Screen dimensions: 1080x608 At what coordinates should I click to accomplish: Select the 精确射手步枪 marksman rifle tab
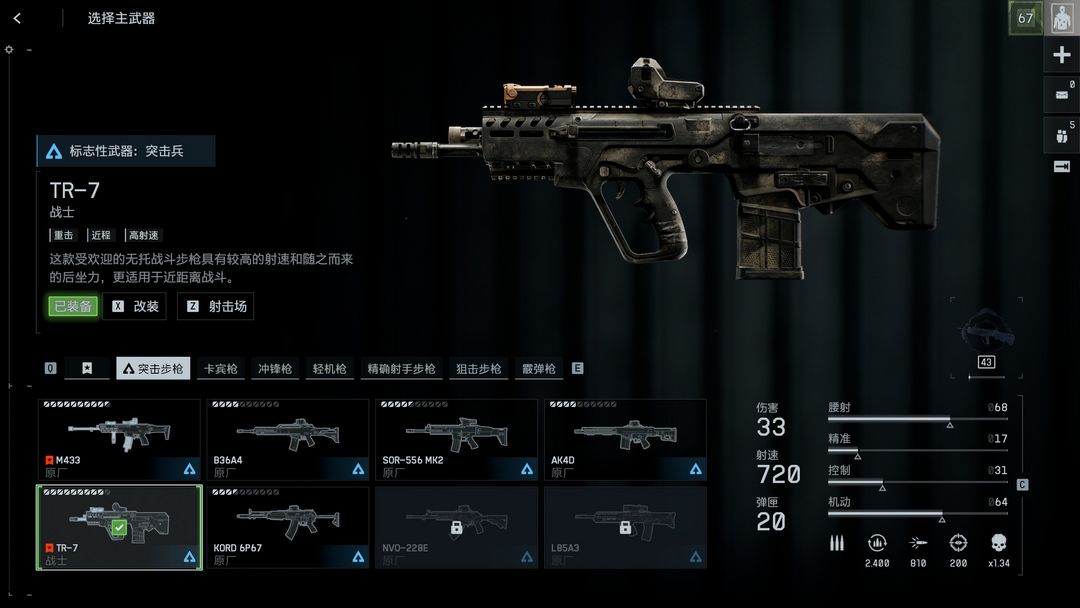click(x=401, y=369)
